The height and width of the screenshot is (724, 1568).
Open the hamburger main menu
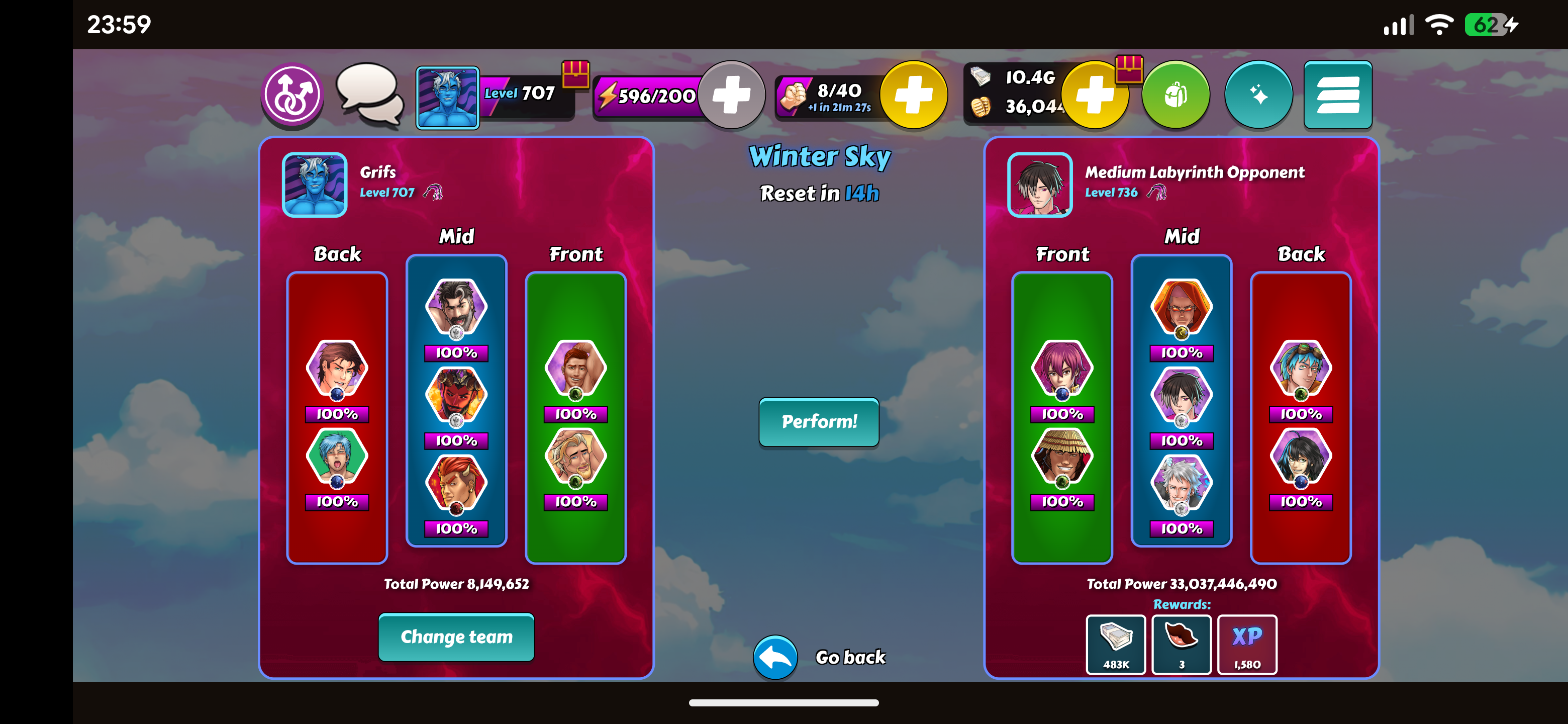1337,95
